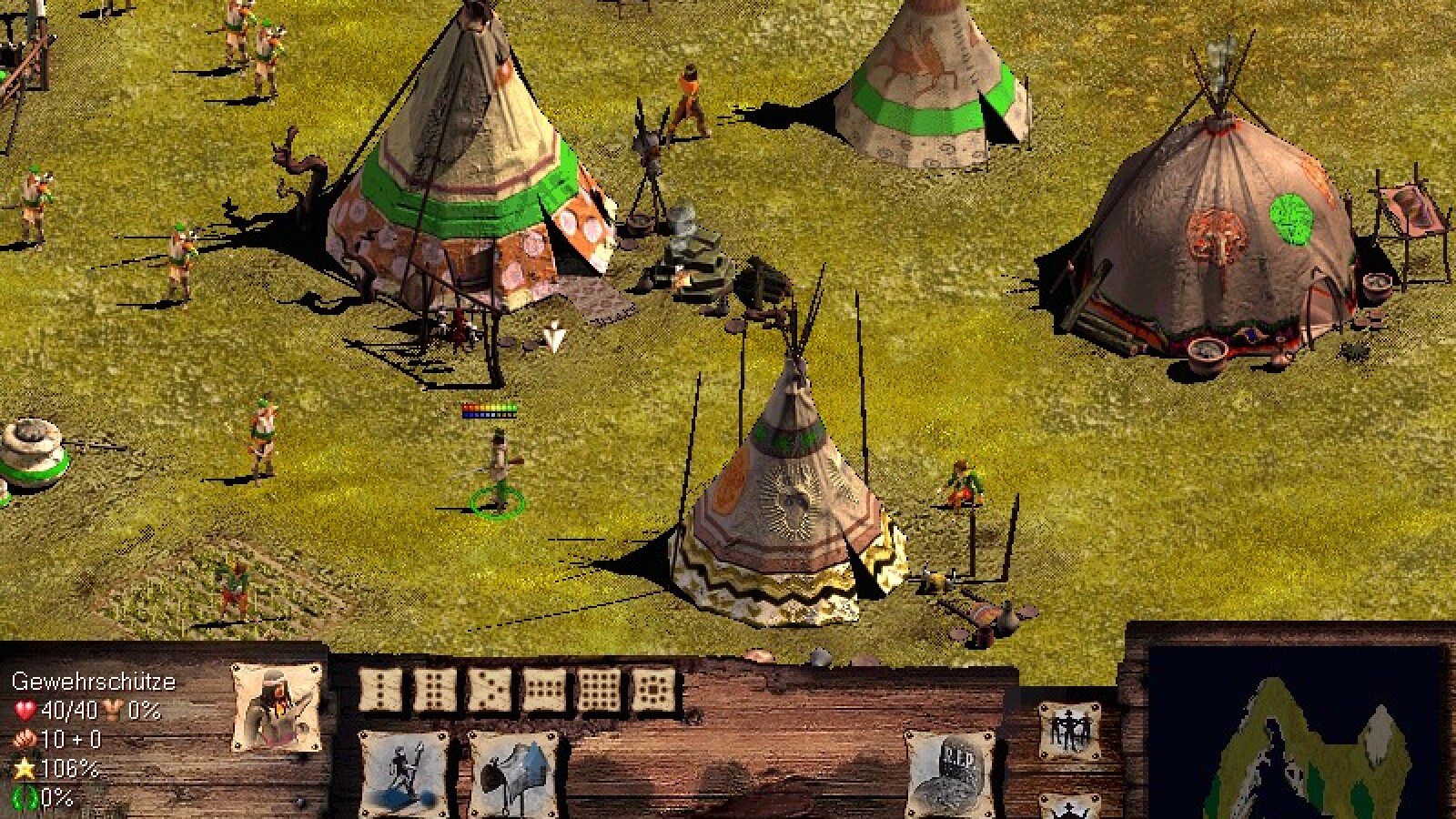
Task: Open the blue tent building command
Action: (512, 773)
